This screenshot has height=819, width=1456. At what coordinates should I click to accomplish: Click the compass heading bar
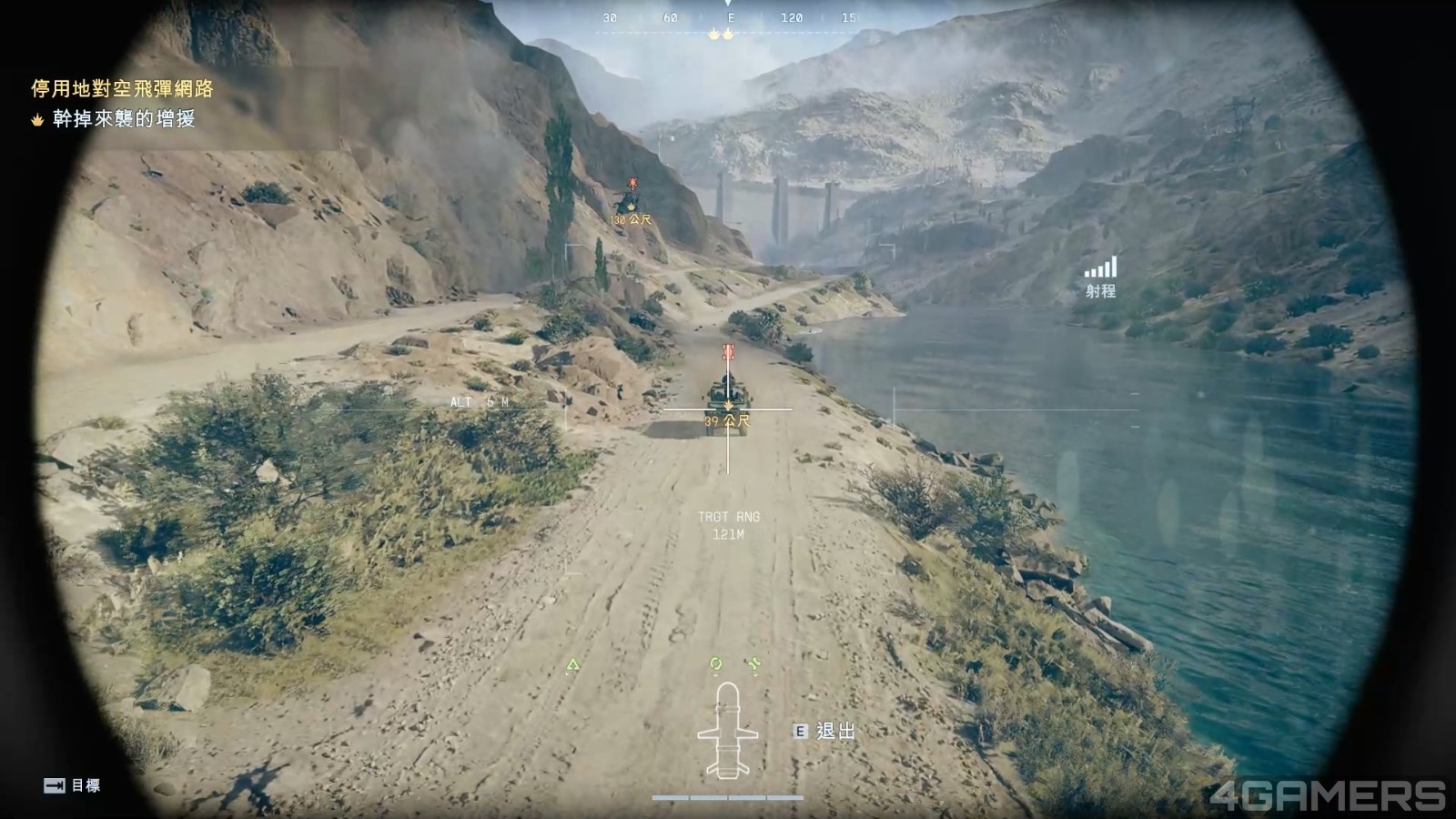(x=731, y=18)
